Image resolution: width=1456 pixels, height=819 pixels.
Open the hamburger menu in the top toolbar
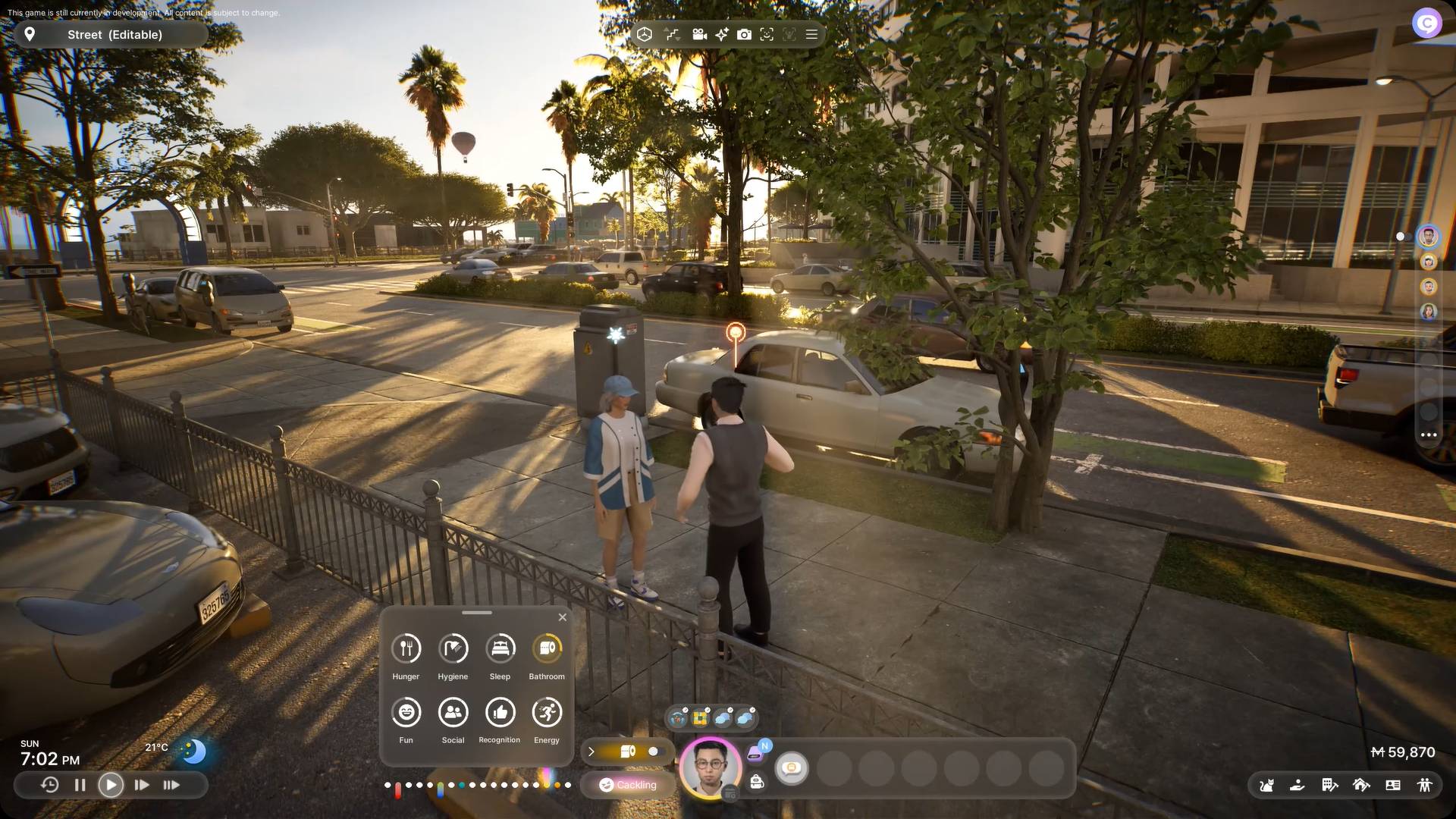click(x=810, y=34)
